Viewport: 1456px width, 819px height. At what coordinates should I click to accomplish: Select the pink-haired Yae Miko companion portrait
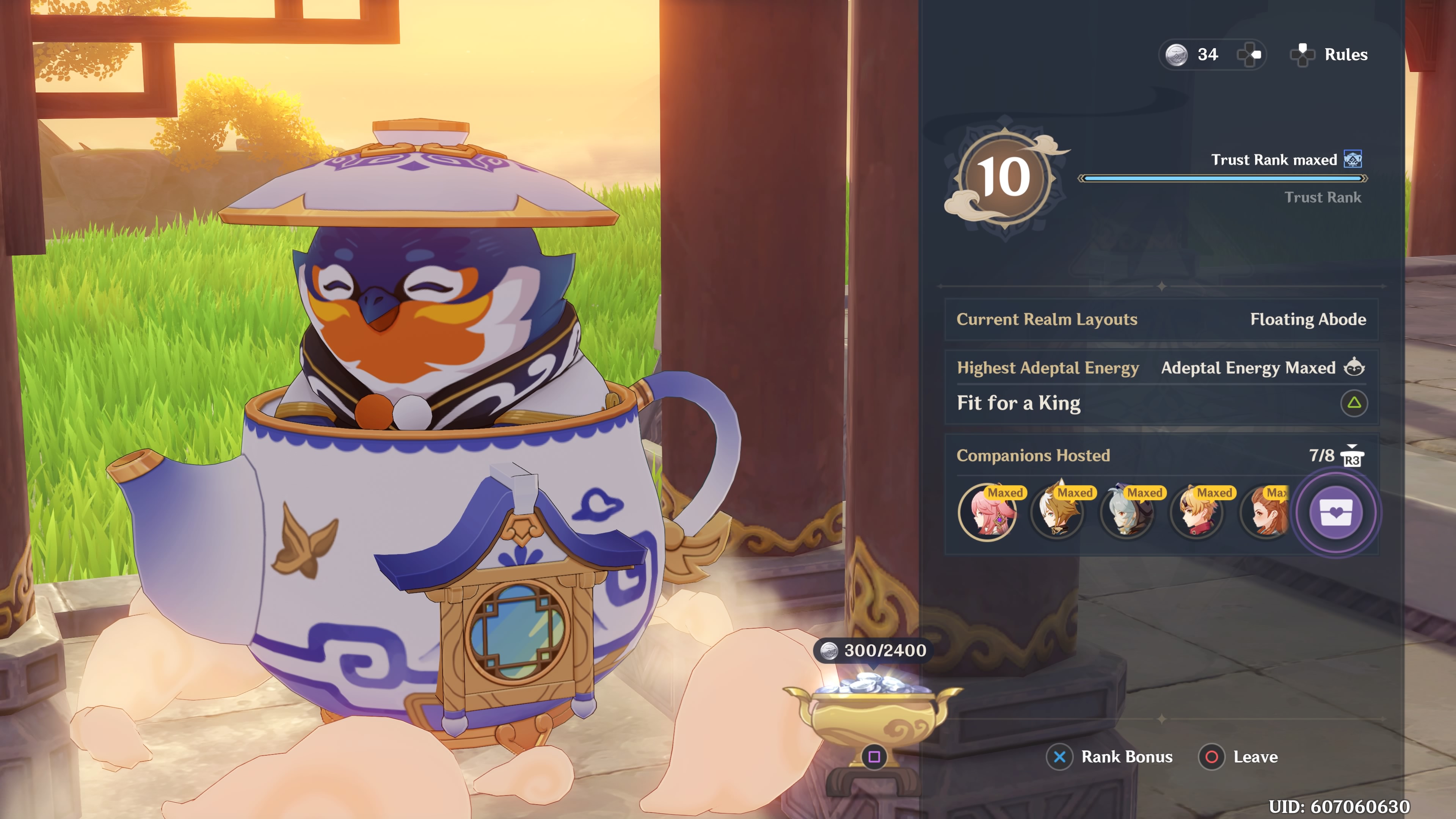(987, 513)
